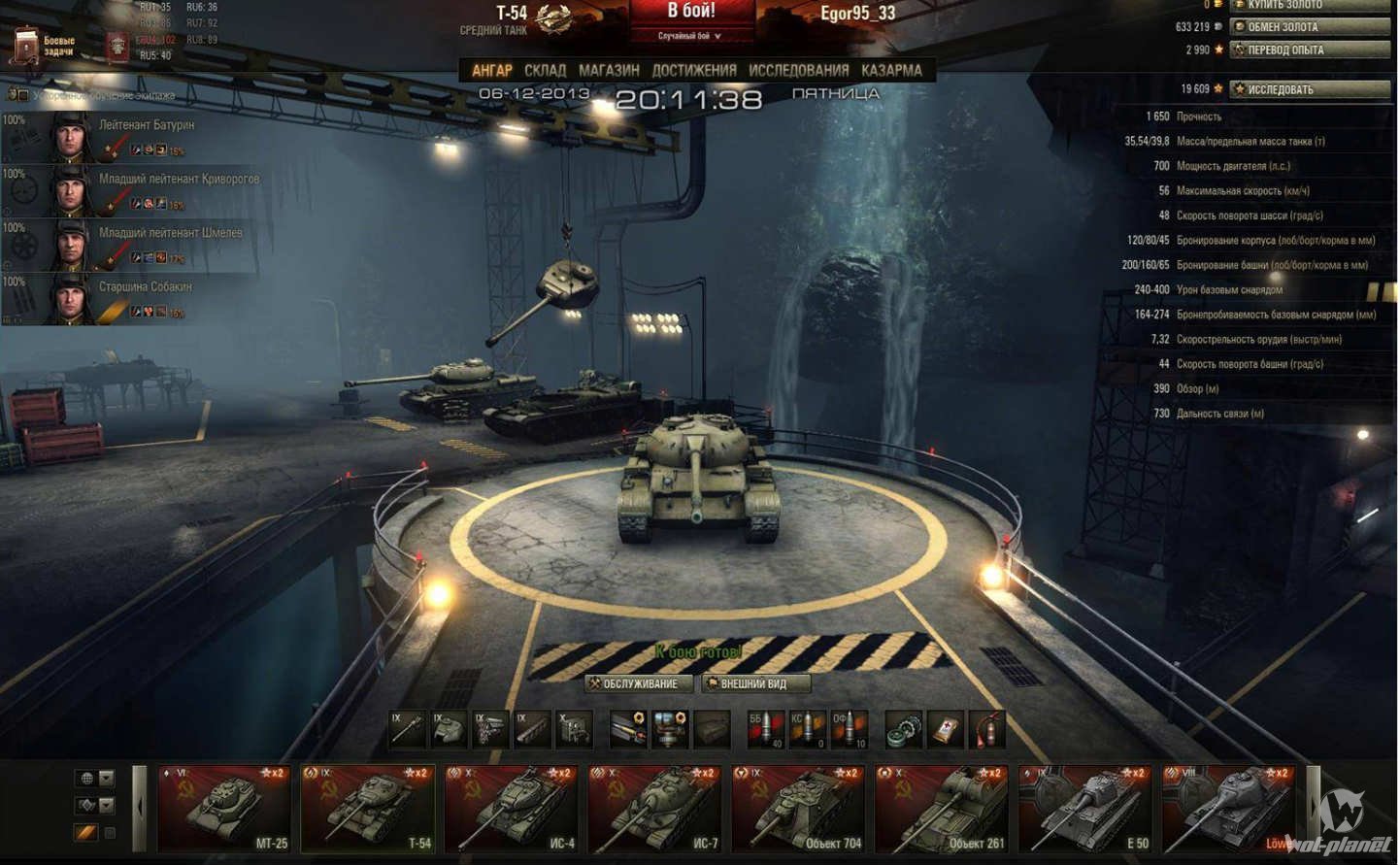Start battle with the В бой! button
Image resolution: width=1400 pixels, height=865 pixels.
coord(691,13)
